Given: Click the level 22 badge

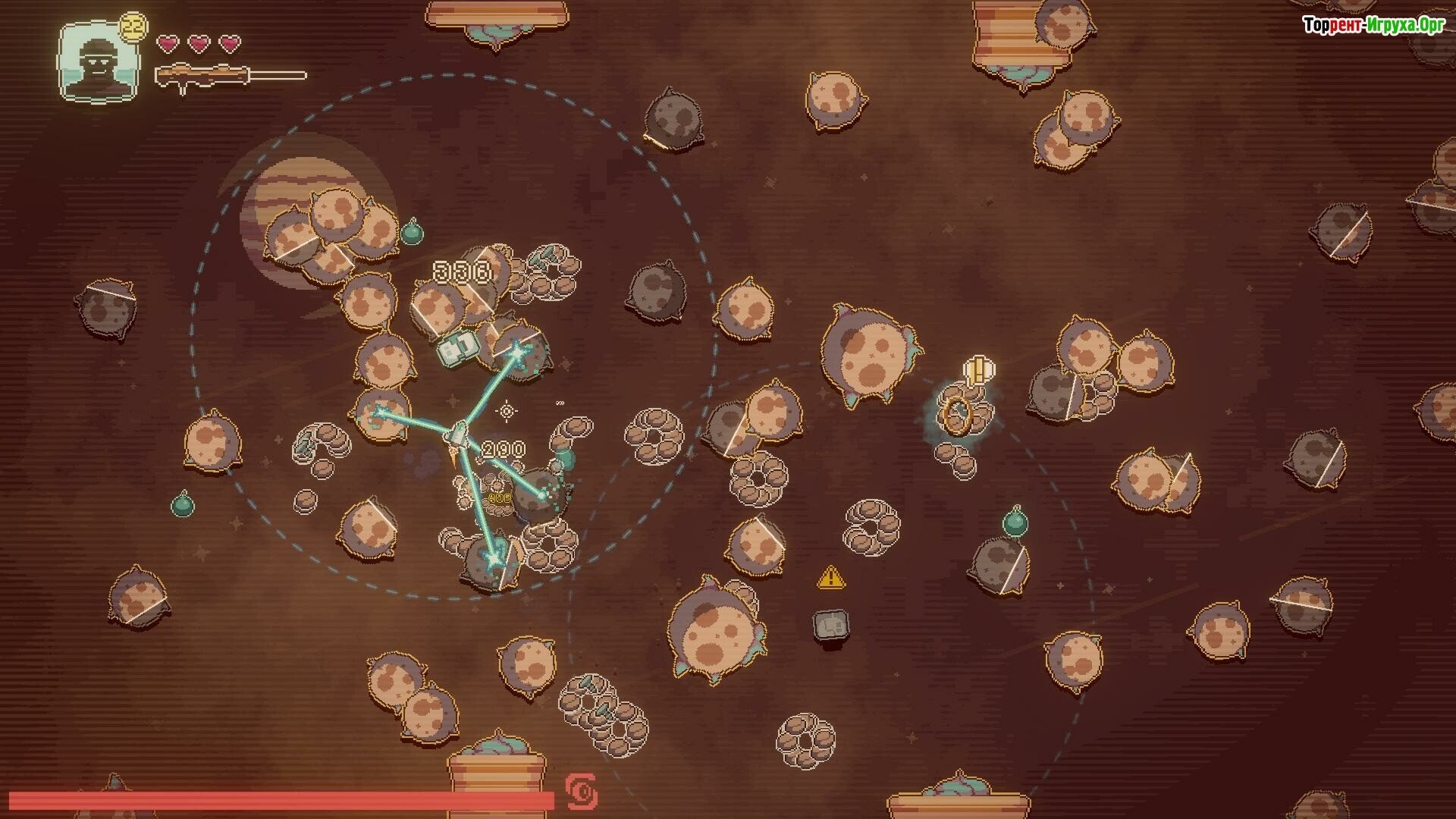Looking at the screenshot, I should 134,24.
